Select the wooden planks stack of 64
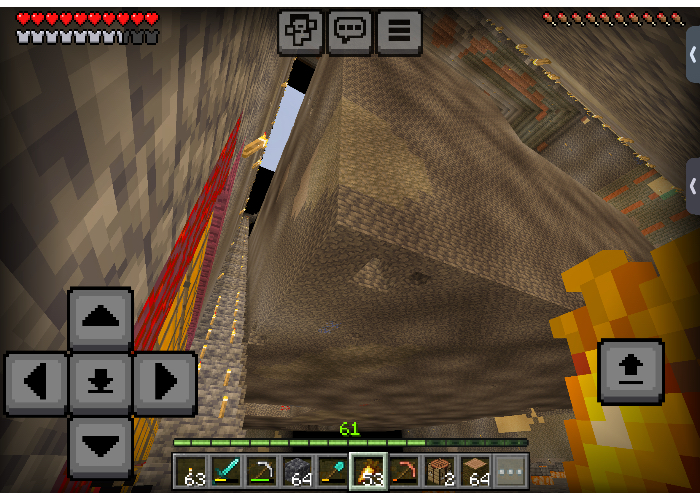 (x=475, y=471)
